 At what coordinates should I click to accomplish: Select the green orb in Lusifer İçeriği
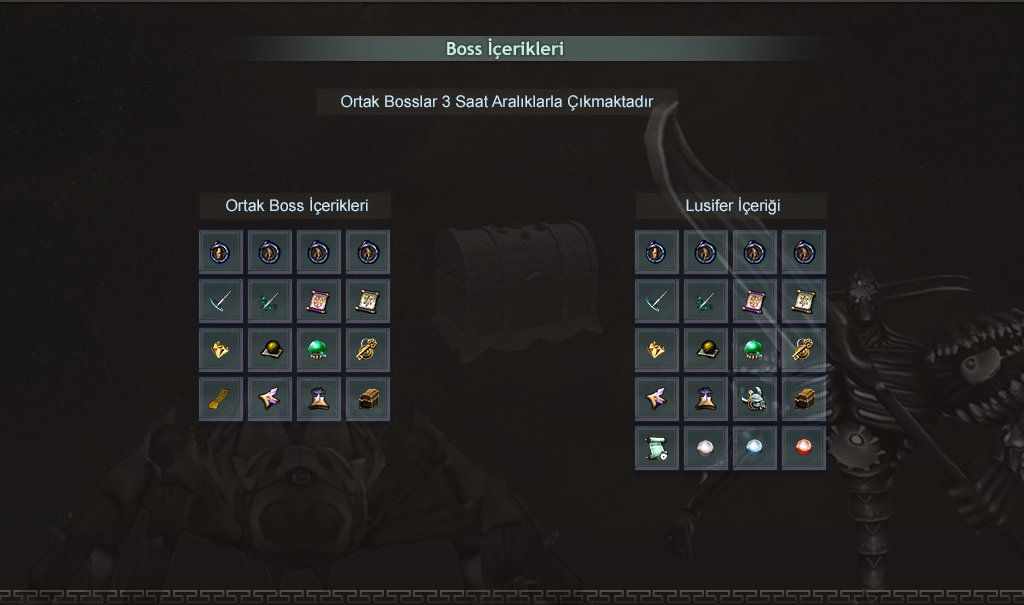[755, 350]
